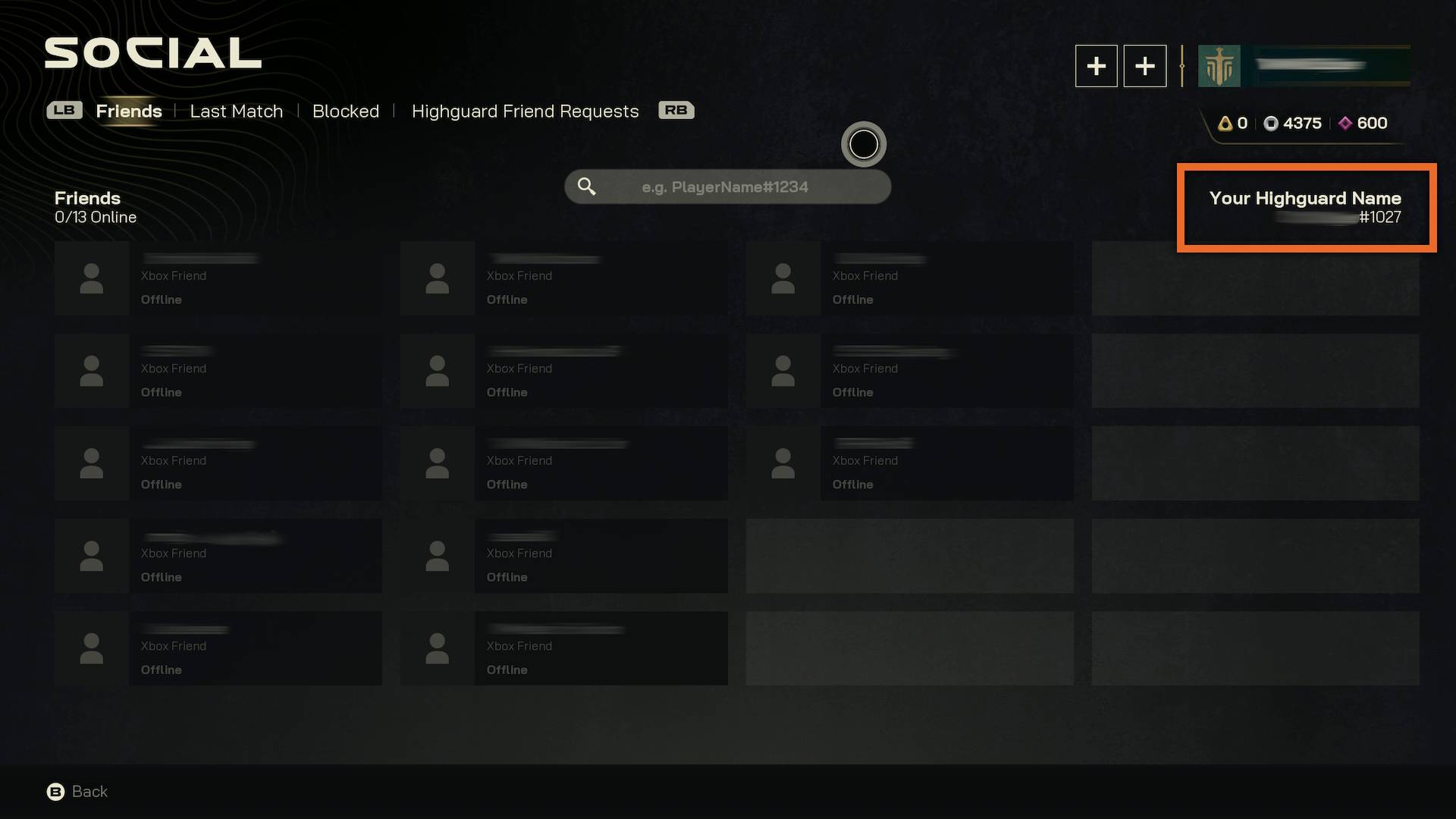Click the LB bumper icon beside Friends
Screen dimensions: 1456x819
[x=64, y=110]
